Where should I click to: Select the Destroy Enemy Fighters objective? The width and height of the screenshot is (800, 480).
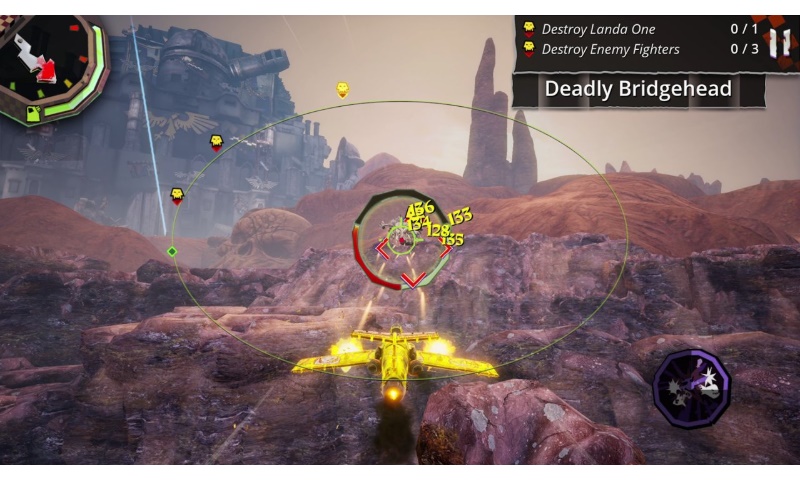(610, 49)
